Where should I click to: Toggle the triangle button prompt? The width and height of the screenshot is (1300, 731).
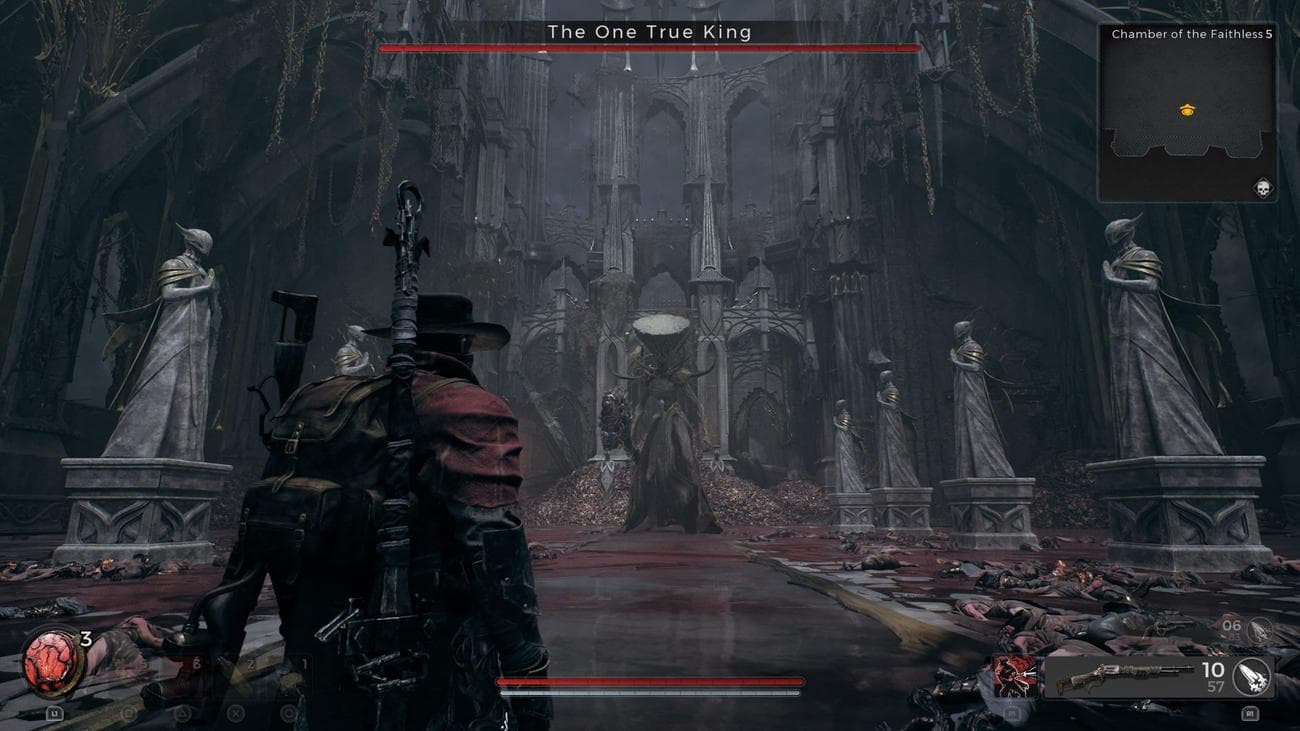(183, 713)
